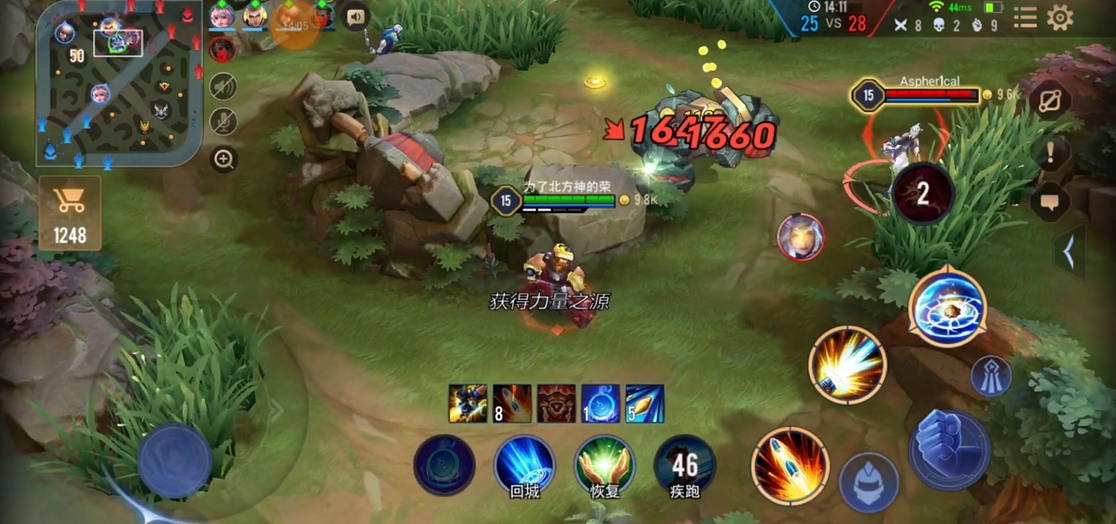Screen dimensions: 1116x524
Task: Cast the energy beam blast ability
Action: click(x=848, y=364)
